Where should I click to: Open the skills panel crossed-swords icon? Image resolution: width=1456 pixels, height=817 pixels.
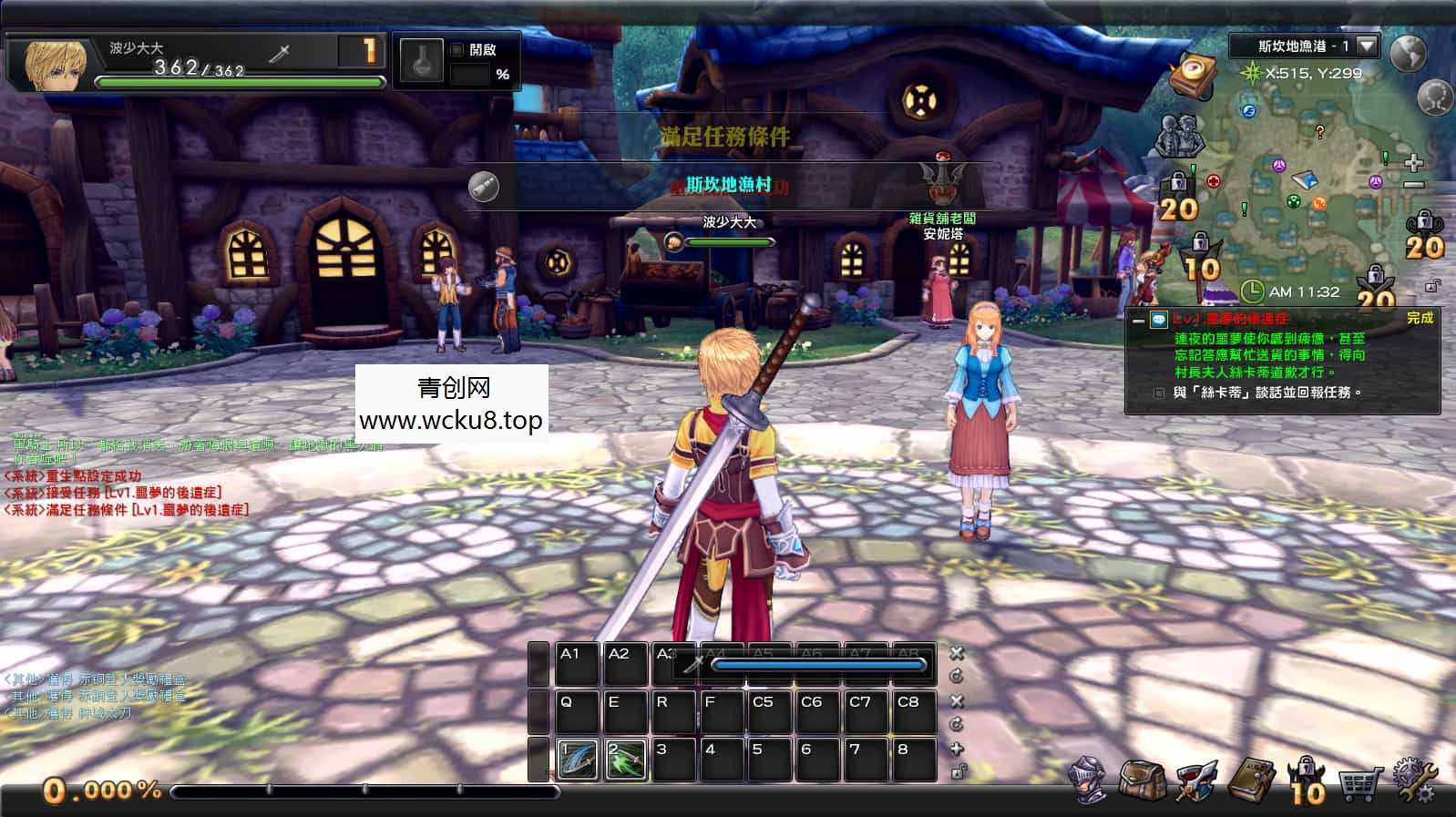1196,781
